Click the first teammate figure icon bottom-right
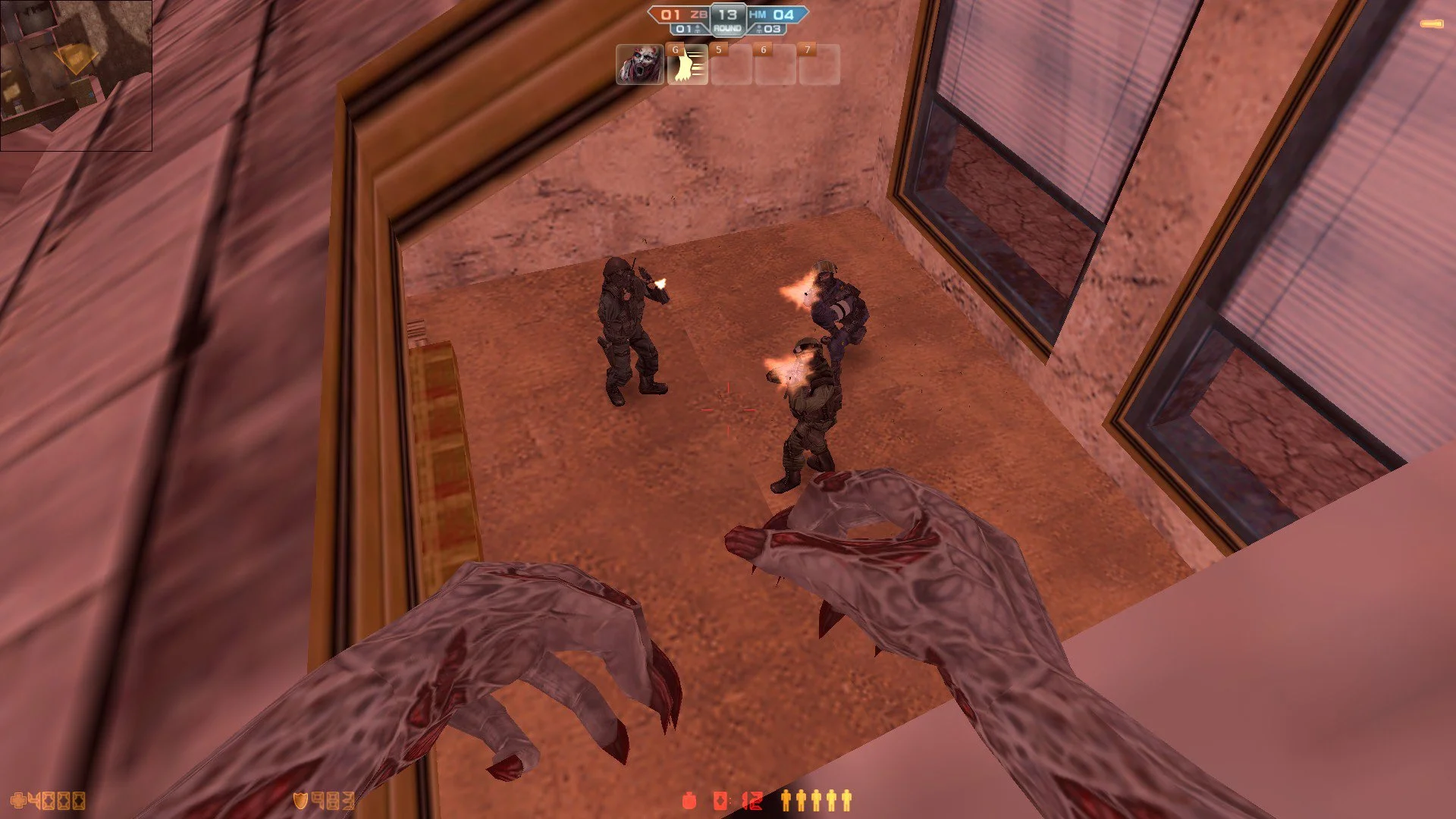Image resolution: width=1456 pixels, height=819 pixels. [x=786, y=800]
